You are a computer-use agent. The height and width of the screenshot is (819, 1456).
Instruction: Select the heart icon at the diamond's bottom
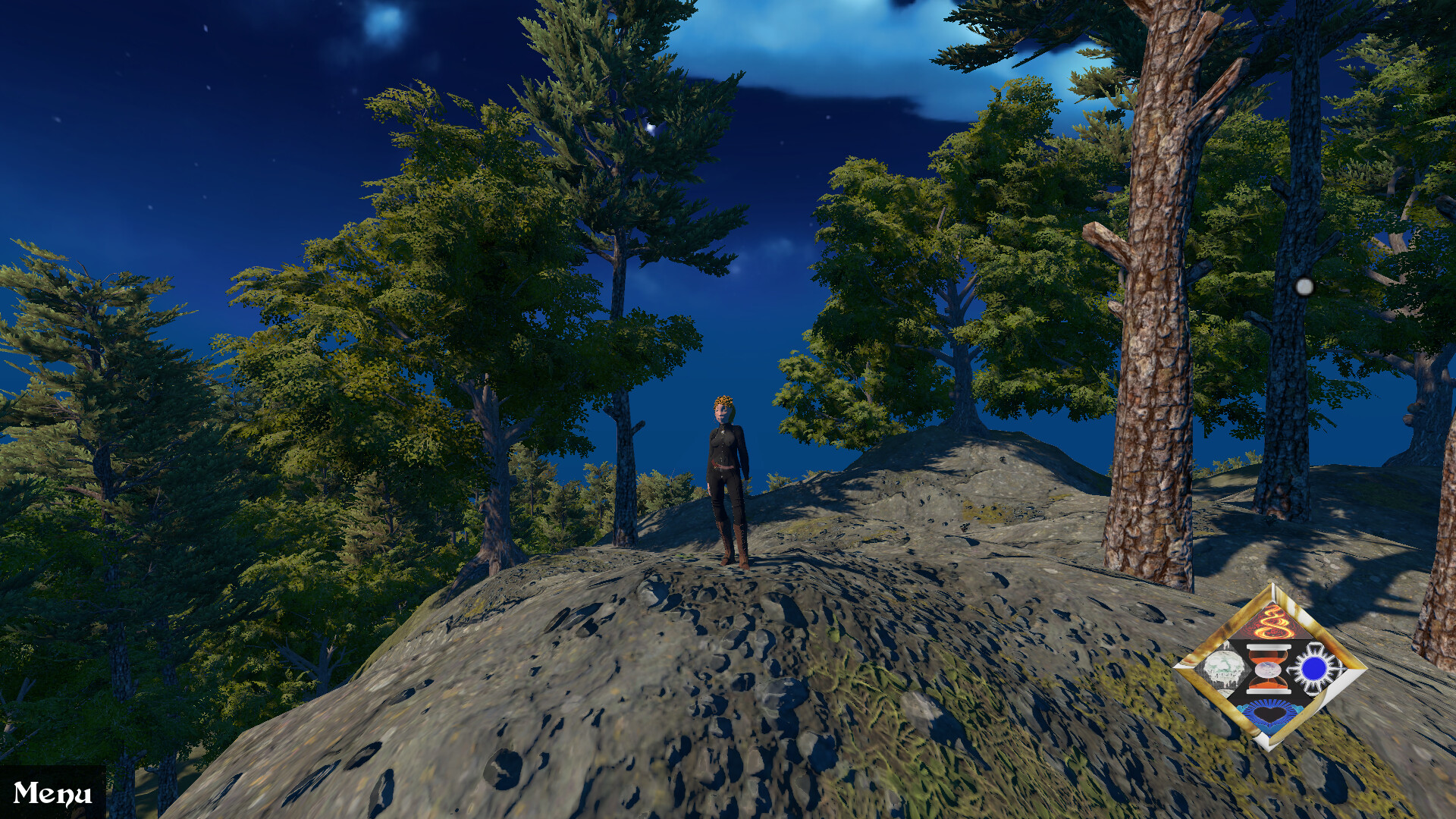pos(1269,714)
